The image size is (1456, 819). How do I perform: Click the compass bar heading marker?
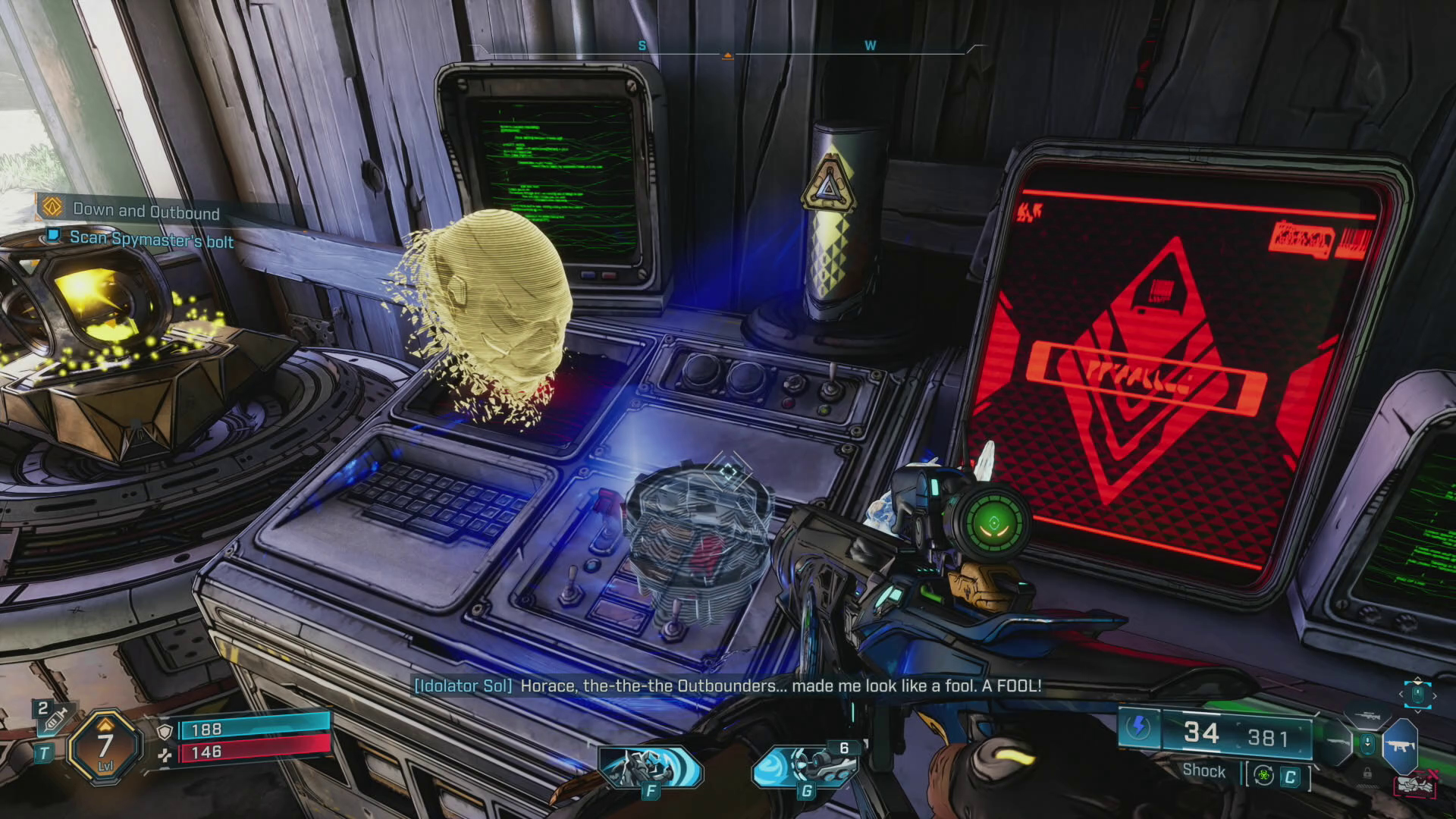coord(727,55)
